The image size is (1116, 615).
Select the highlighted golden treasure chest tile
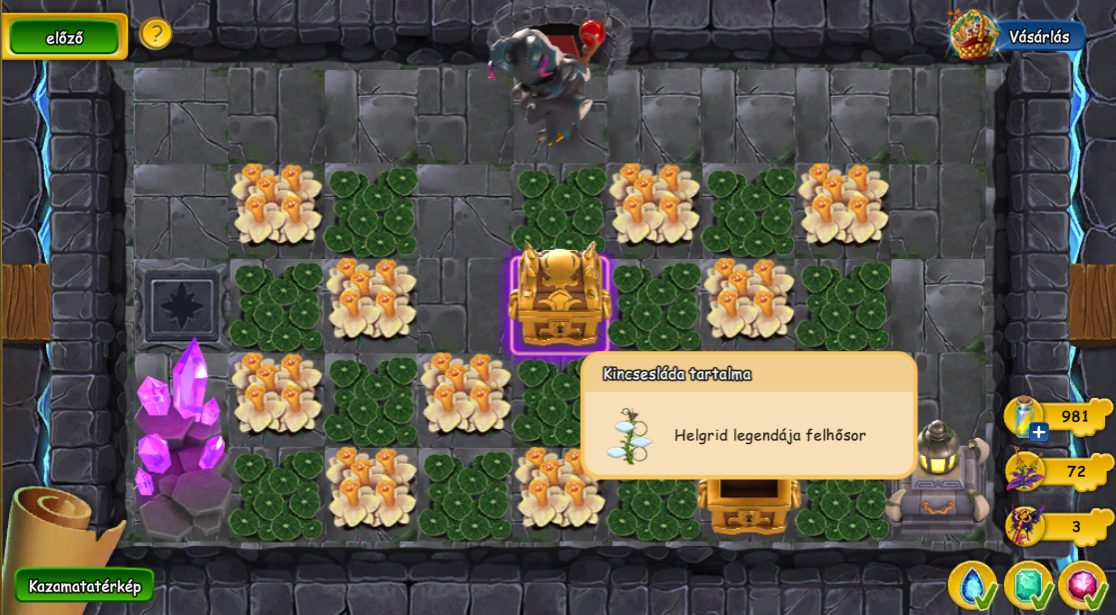[559, 303]
